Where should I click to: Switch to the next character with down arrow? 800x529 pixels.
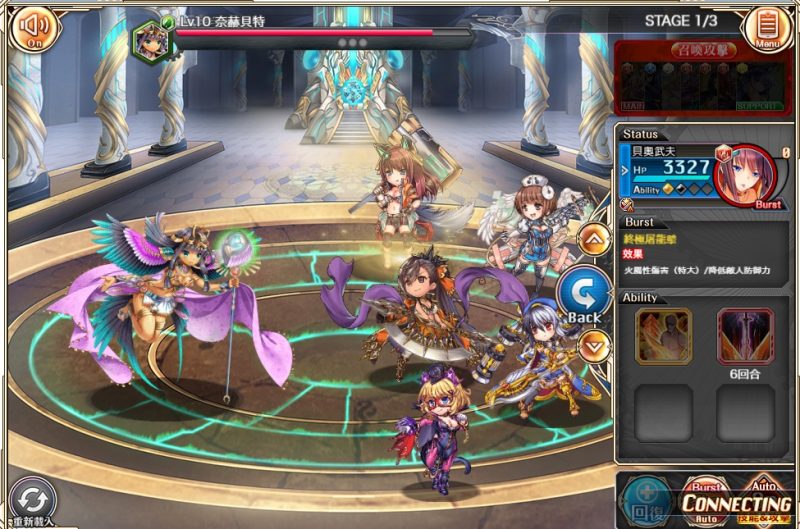pyautogui.click(x=593, y=346)
